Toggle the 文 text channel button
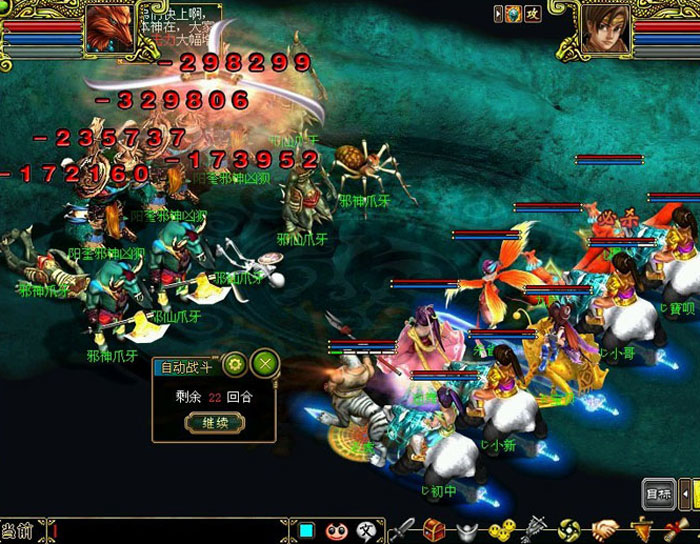700x544 pixels. coord(367,530)
